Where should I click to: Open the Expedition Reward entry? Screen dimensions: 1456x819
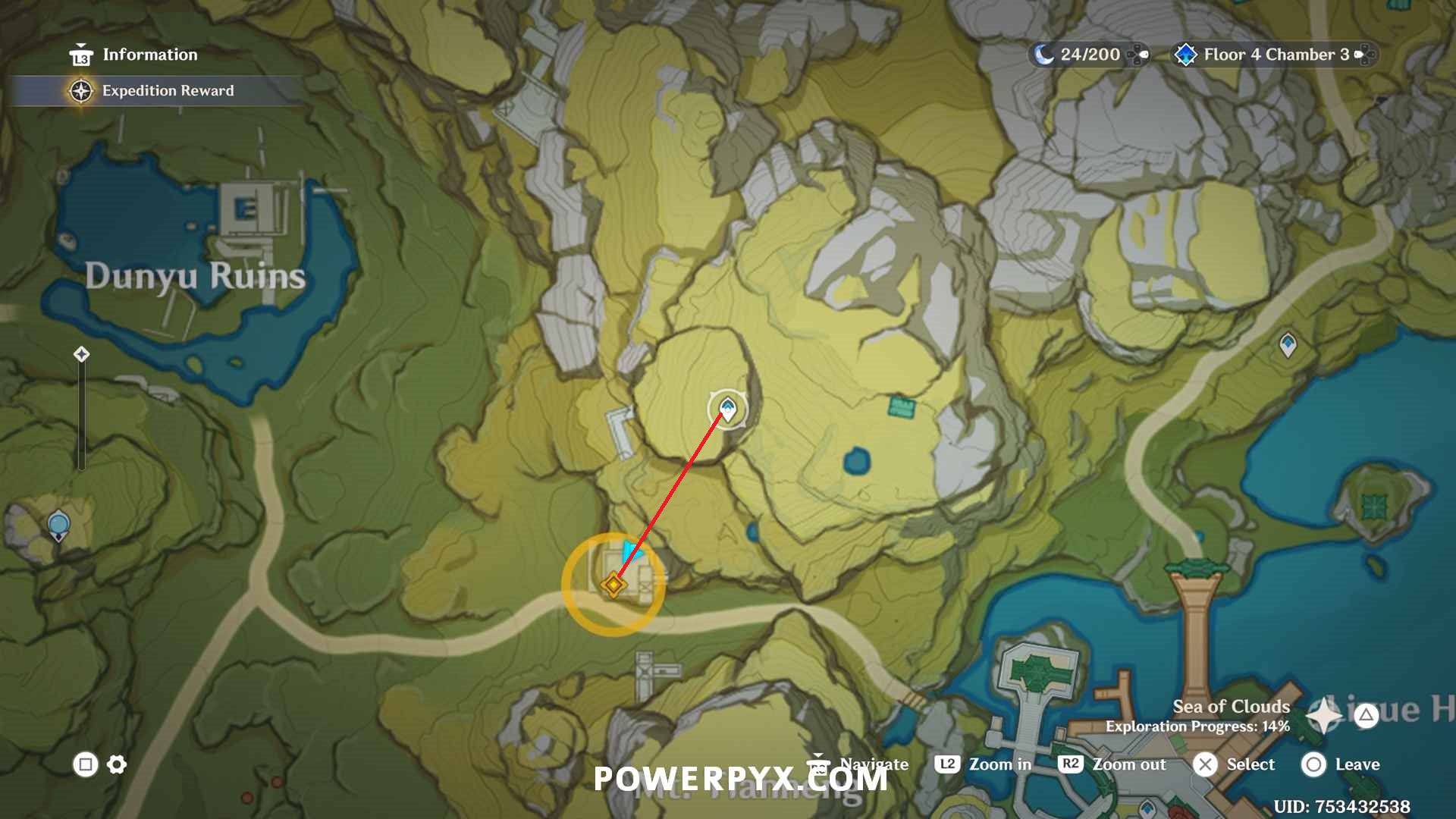coord(167,91)
